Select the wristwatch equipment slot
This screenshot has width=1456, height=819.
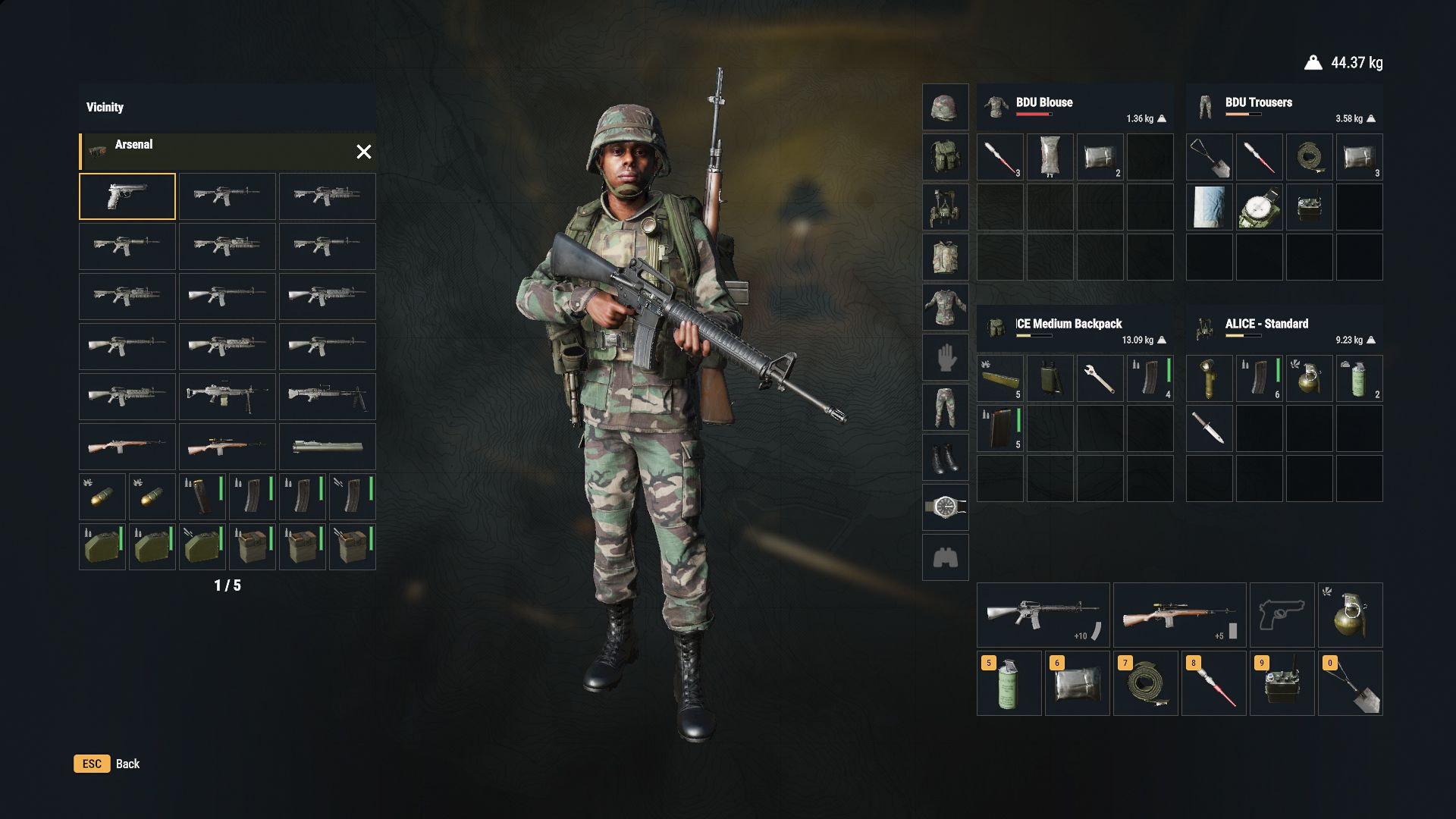(945, 507)
